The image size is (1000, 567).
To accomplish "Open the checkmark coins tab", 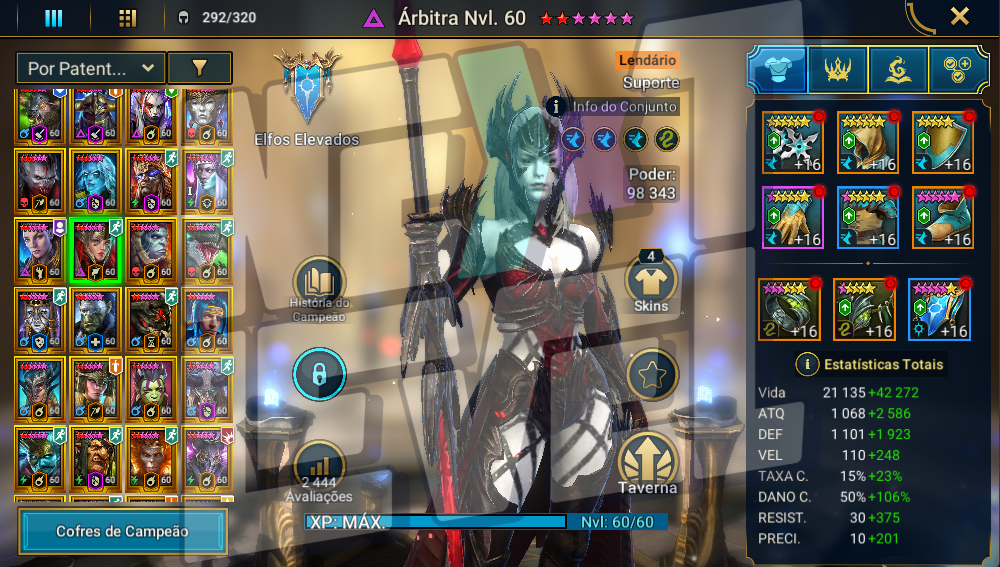I will click(x=958, y=69).
